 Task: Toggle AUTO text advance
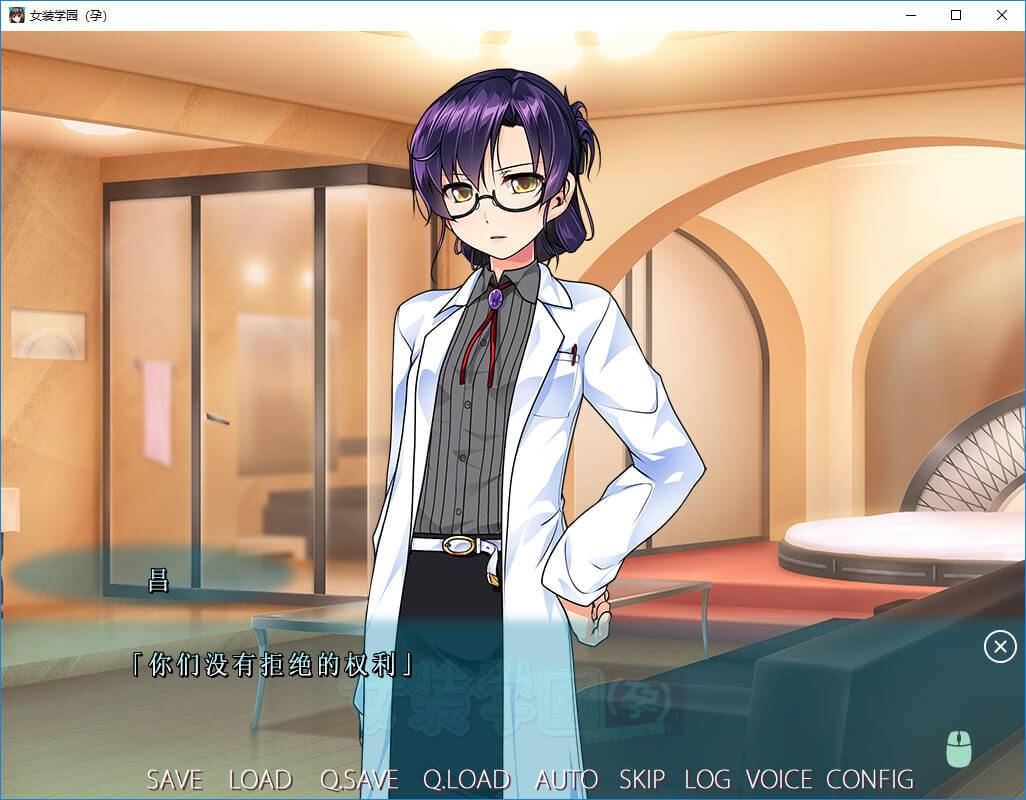566,780
